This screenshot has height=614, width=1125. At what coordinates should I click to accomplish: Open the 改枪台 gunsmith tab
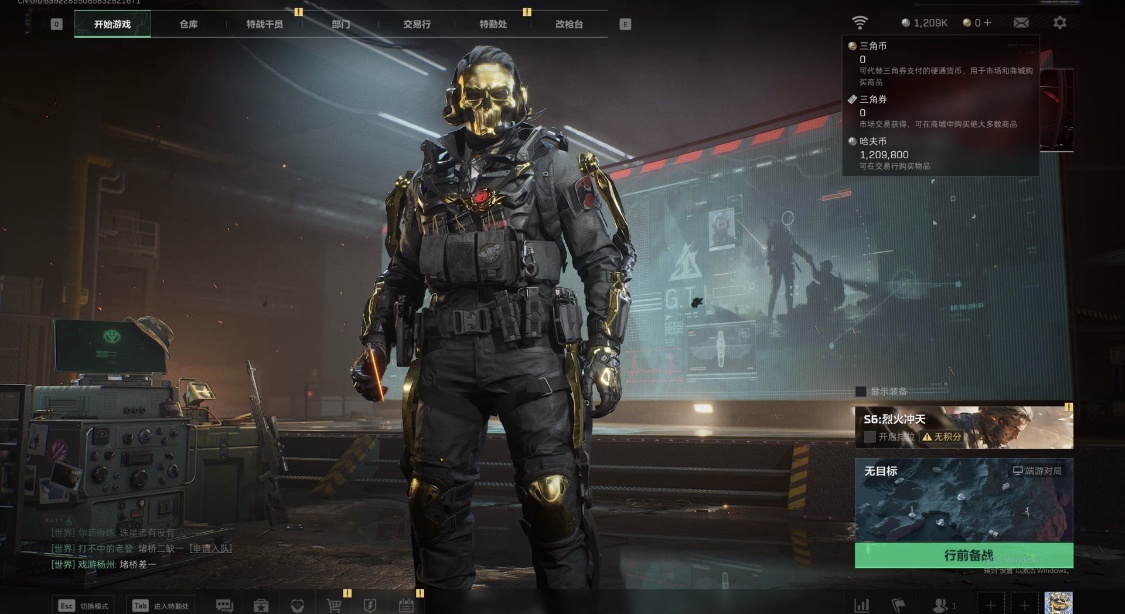[569, 24]
